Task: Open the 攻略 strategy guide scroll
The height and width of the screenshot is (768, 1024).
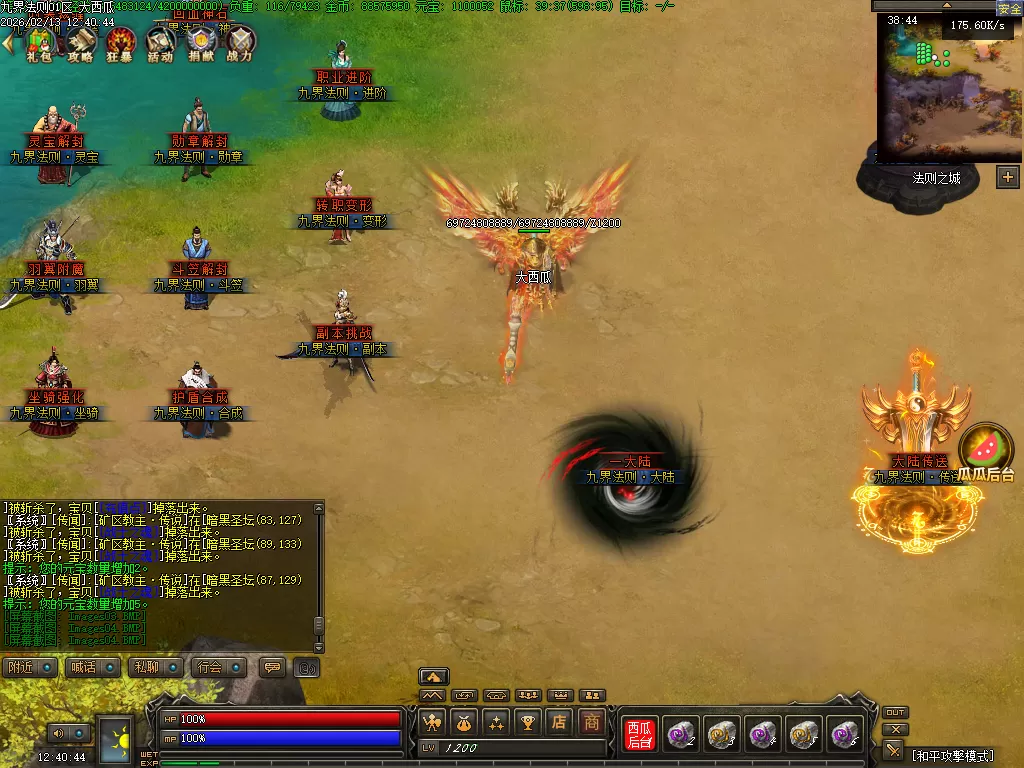Action: coord(80,42)
